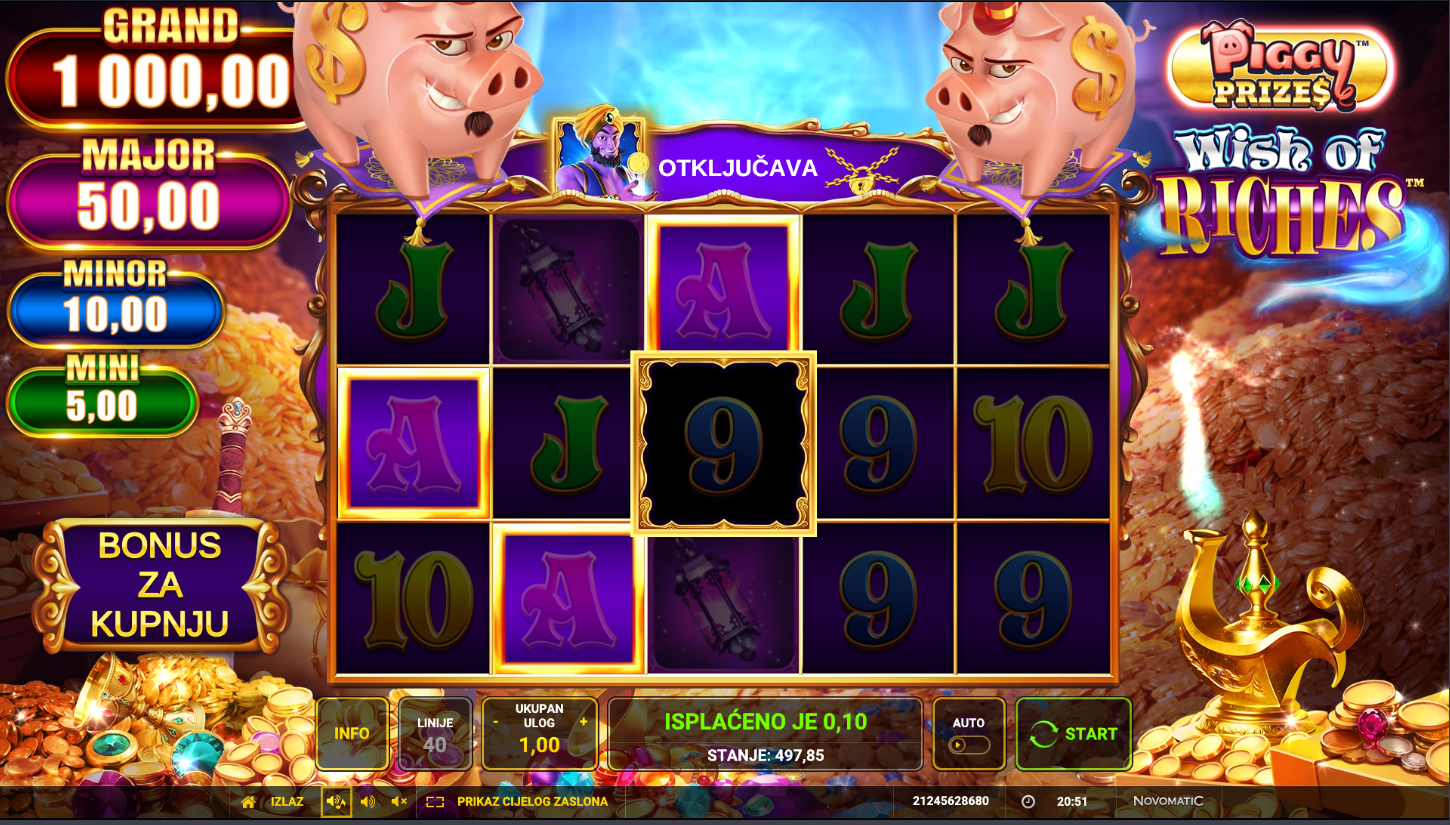Screen dimensions: 1450x825
Task: Toggle the AUTO spin switch
Action: click(969, 744)
